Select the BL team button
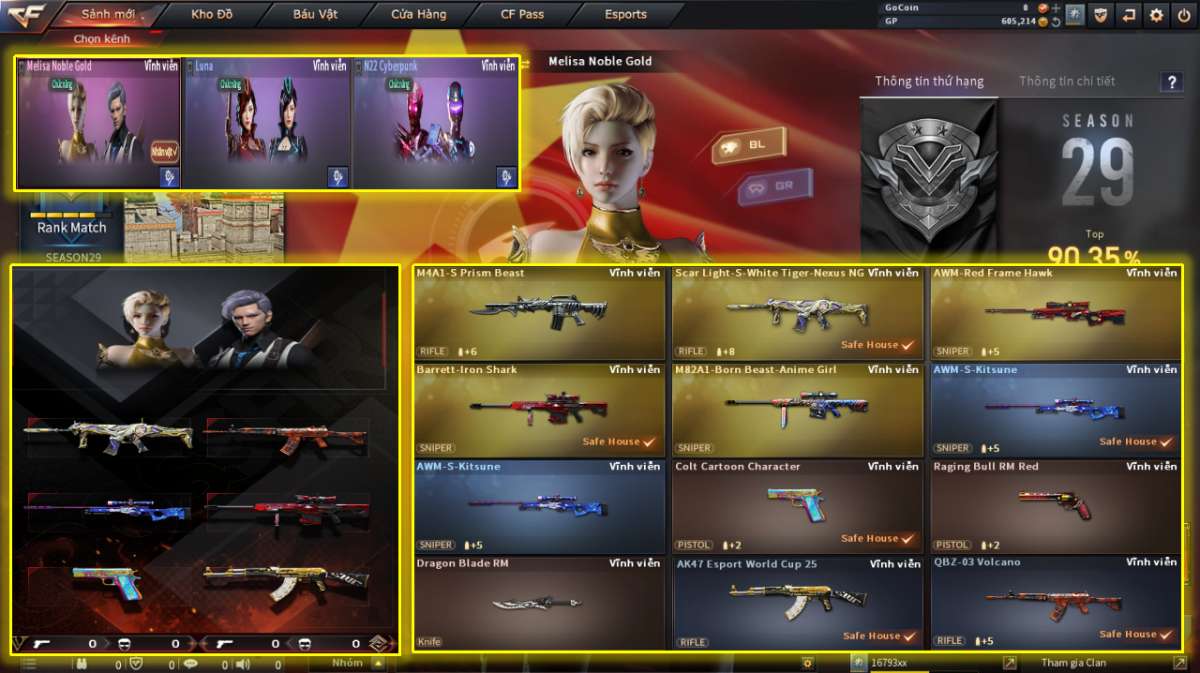The width and height of the screenshot is (1200, 673). pyautogui.click(x=748, y=145)
